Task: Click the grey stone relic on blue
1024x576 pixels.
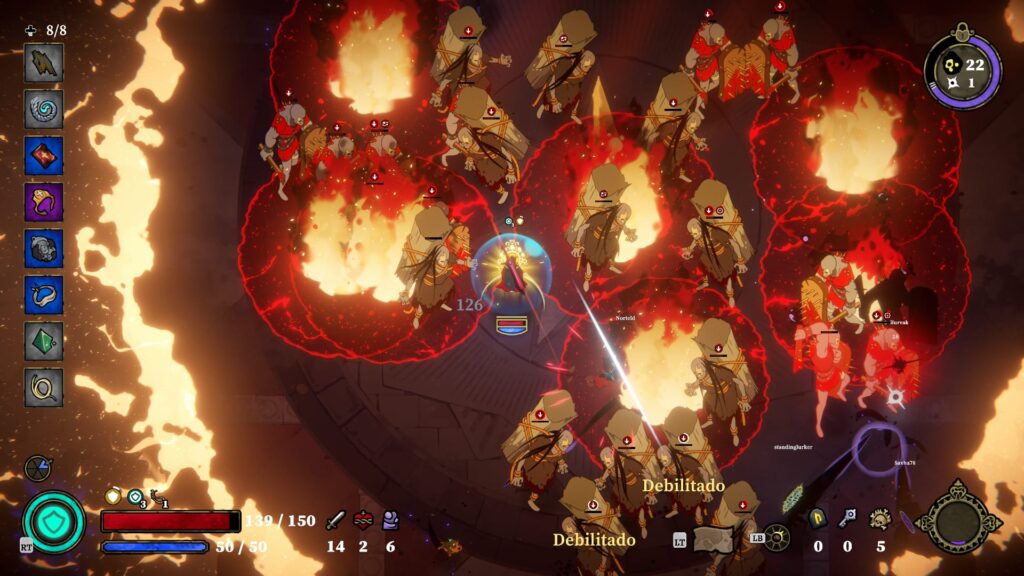Action: (44, 248)
